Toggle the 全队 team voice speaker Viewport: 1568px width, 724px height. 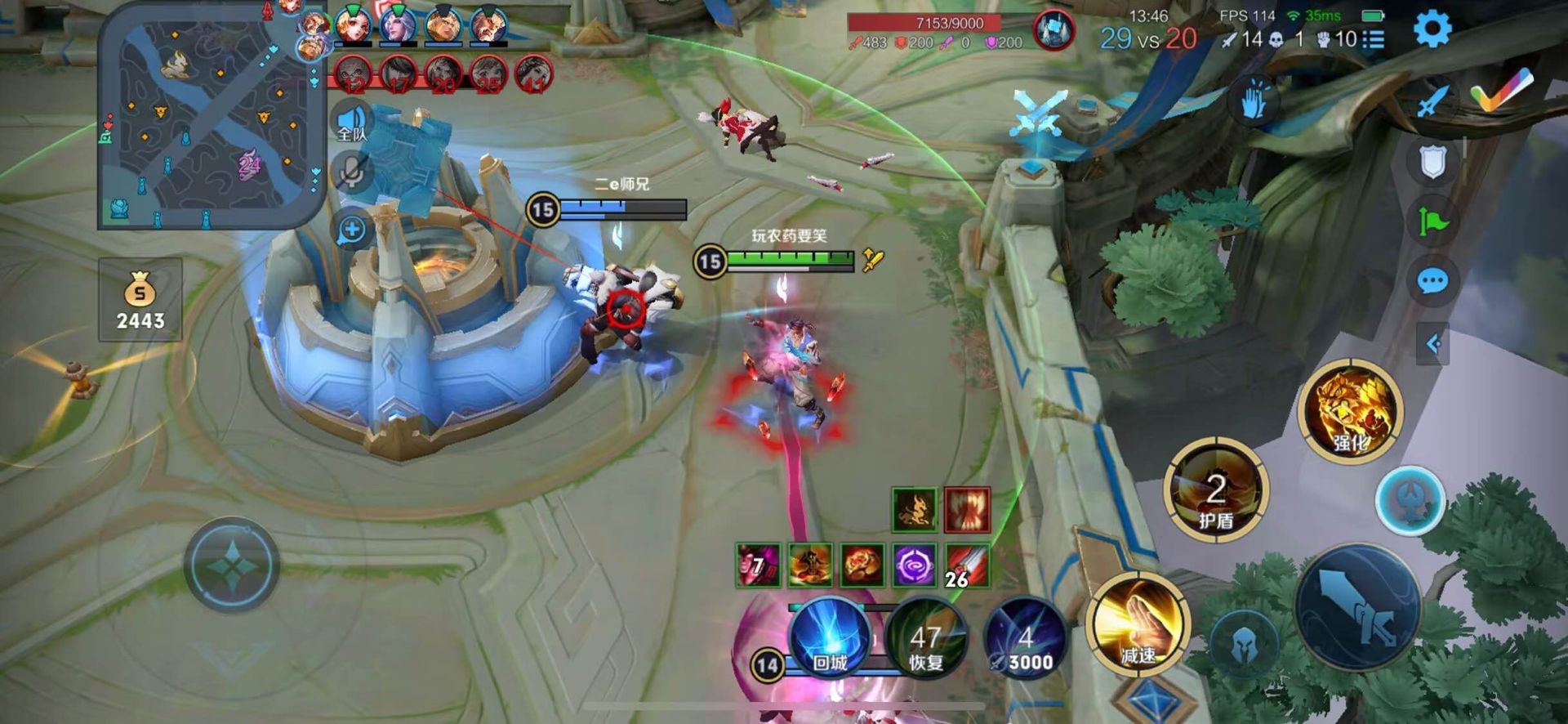pyautogui.click(x=352, y=124)
